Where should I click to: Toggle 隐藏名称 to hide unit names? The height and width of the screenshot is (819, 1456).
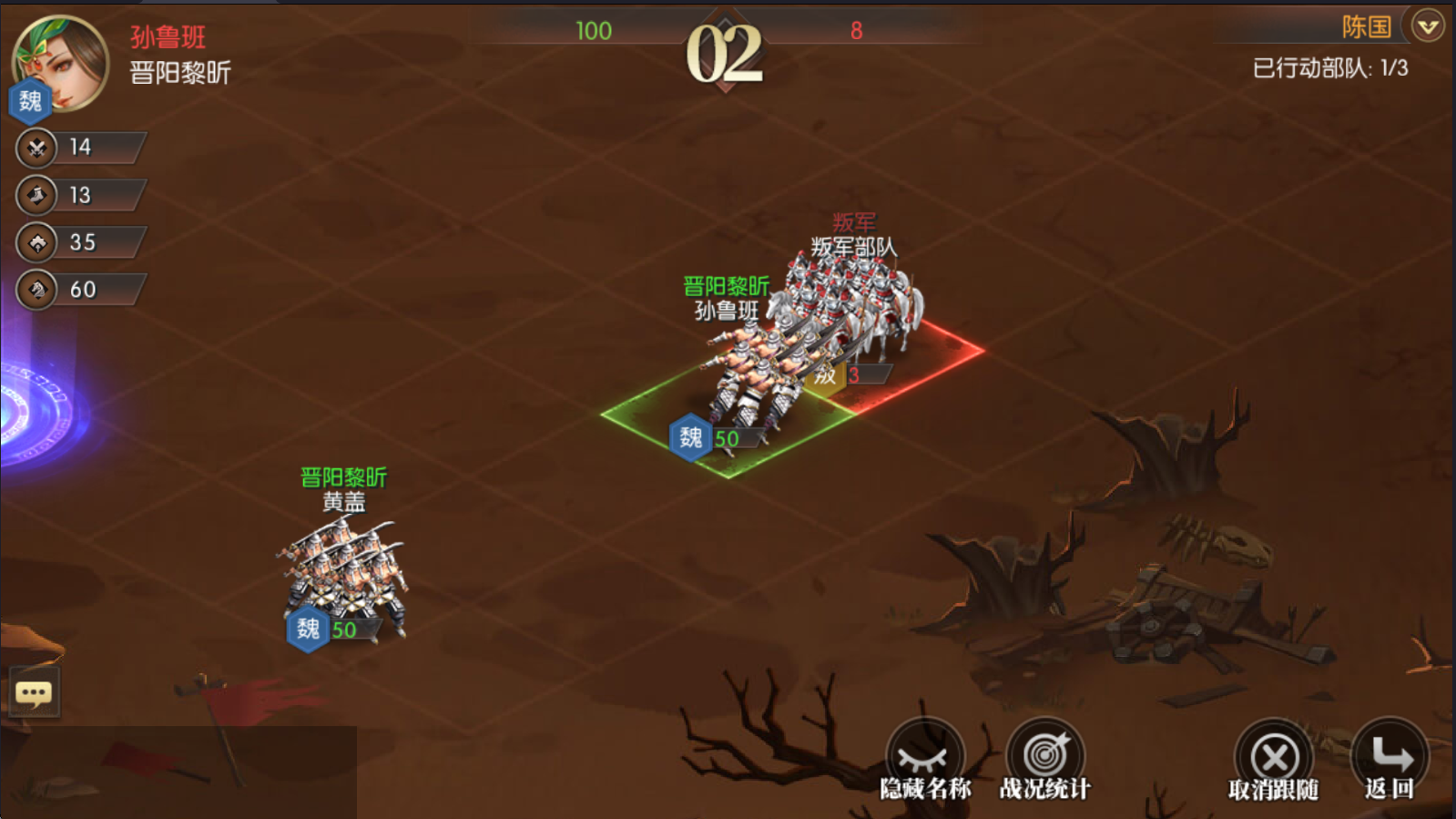[922, 754]
